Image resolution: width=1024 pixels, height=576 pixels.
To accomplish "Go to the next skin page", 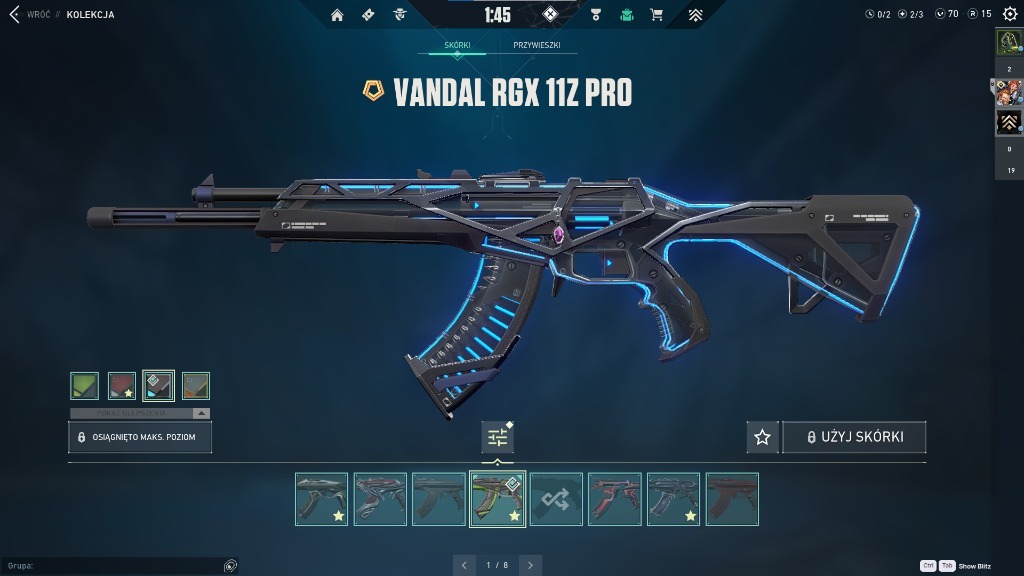I will pyautogui.click(x=530, y=565).
